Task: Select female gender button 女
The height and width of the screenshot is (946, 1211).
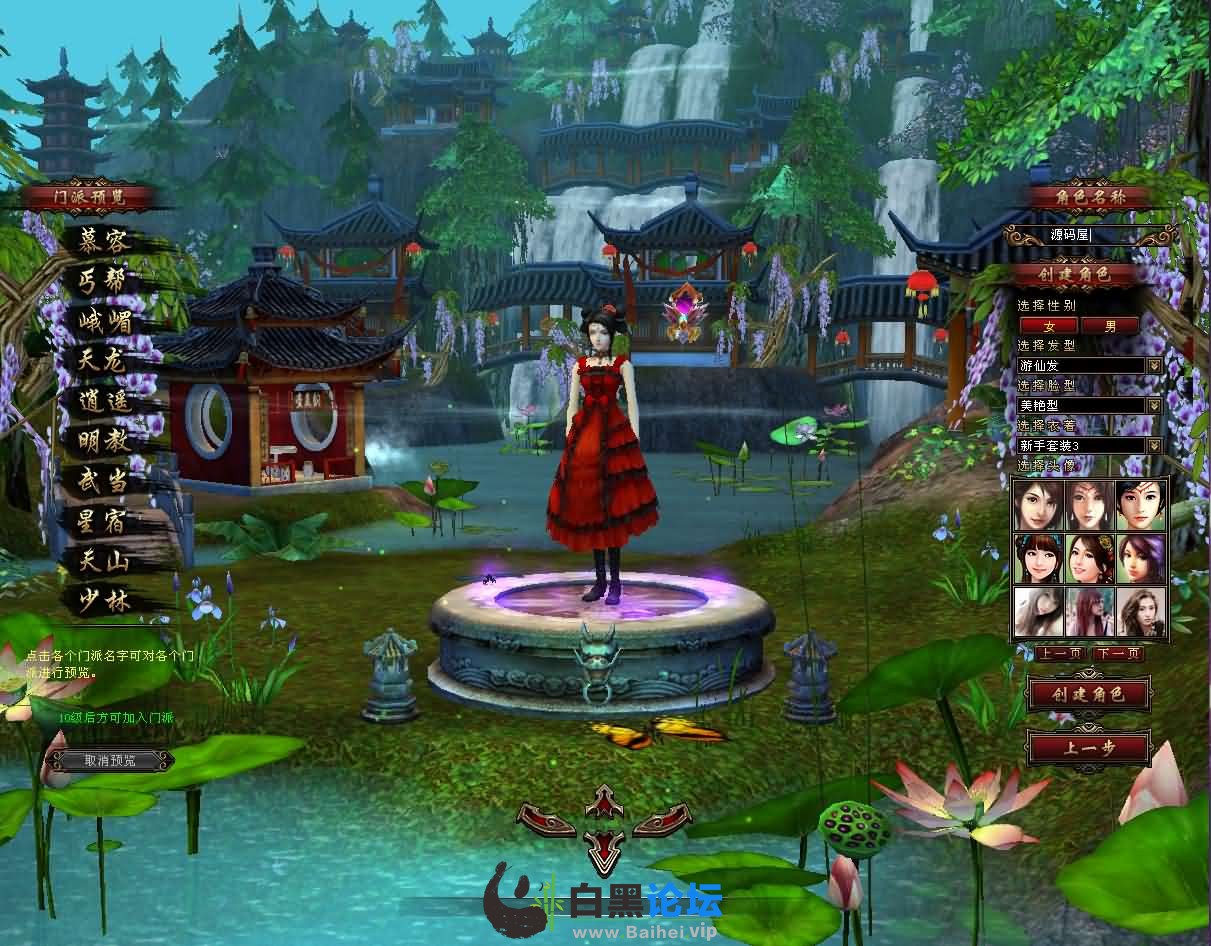Action: pos(1048,325)
